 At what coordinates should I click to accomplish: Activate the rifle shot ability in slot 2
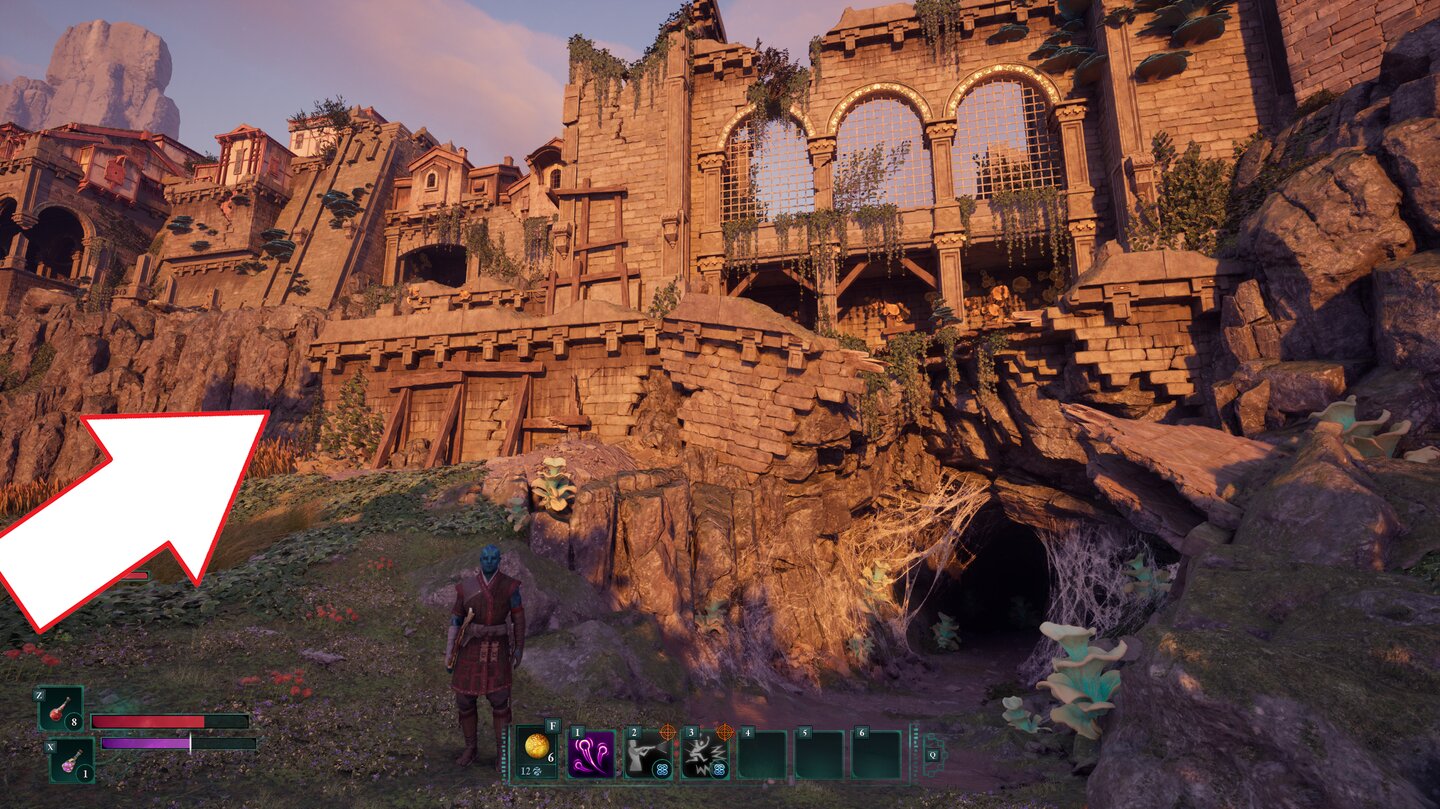click(648, 754)
